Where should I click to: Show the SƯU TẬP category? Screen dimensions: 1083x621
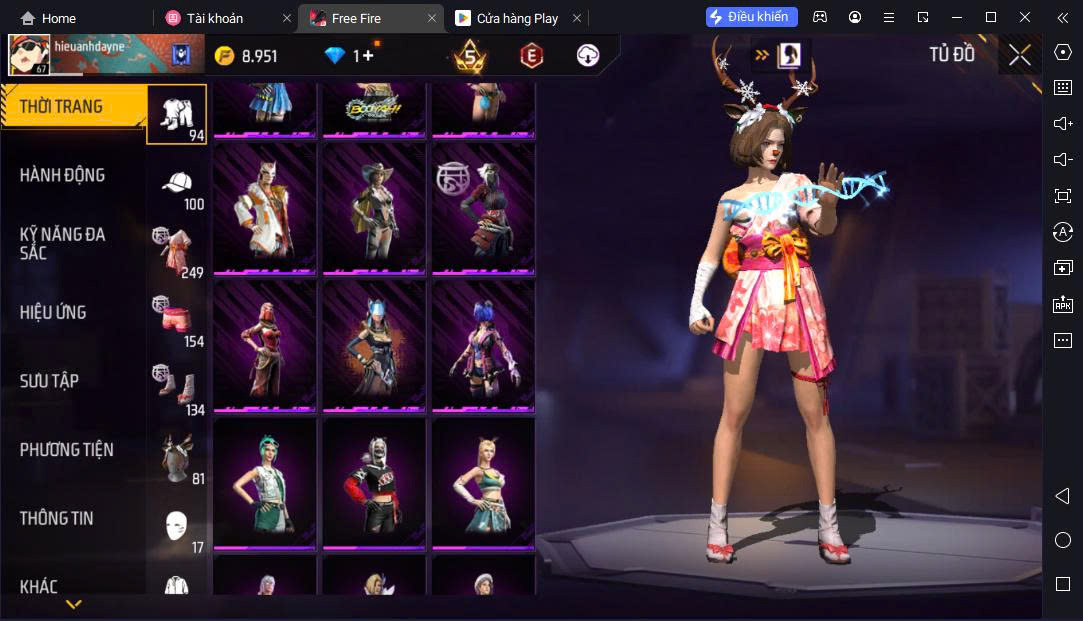click(49, 381)
